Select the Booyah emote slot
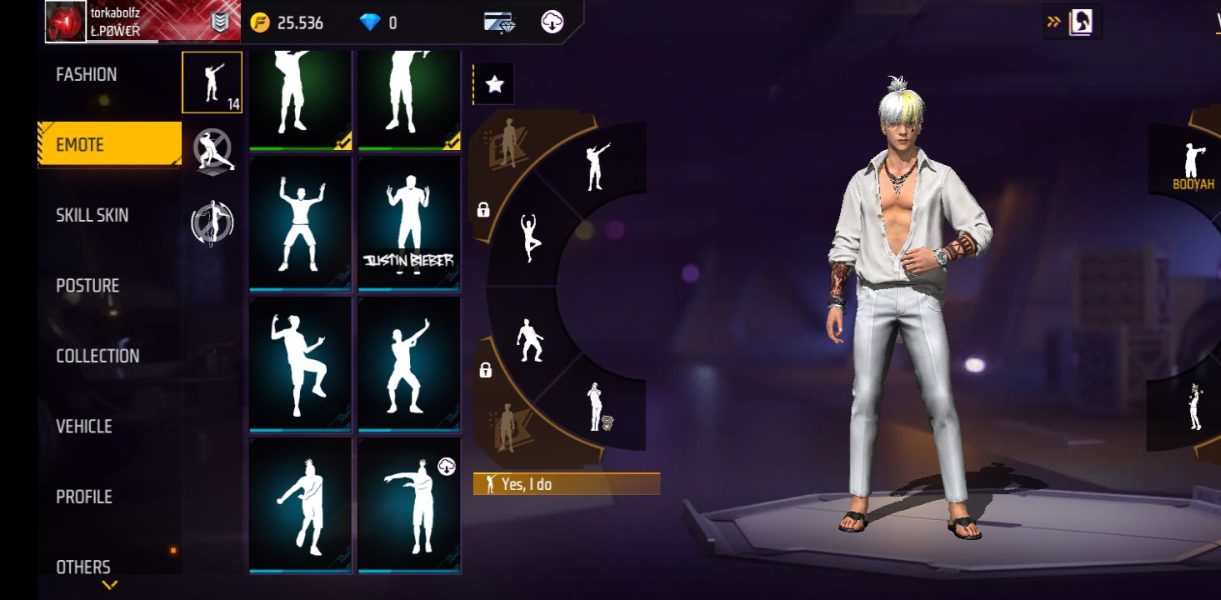Image resolution: width=1221 pixels, height=600 pixels. 1192,163
